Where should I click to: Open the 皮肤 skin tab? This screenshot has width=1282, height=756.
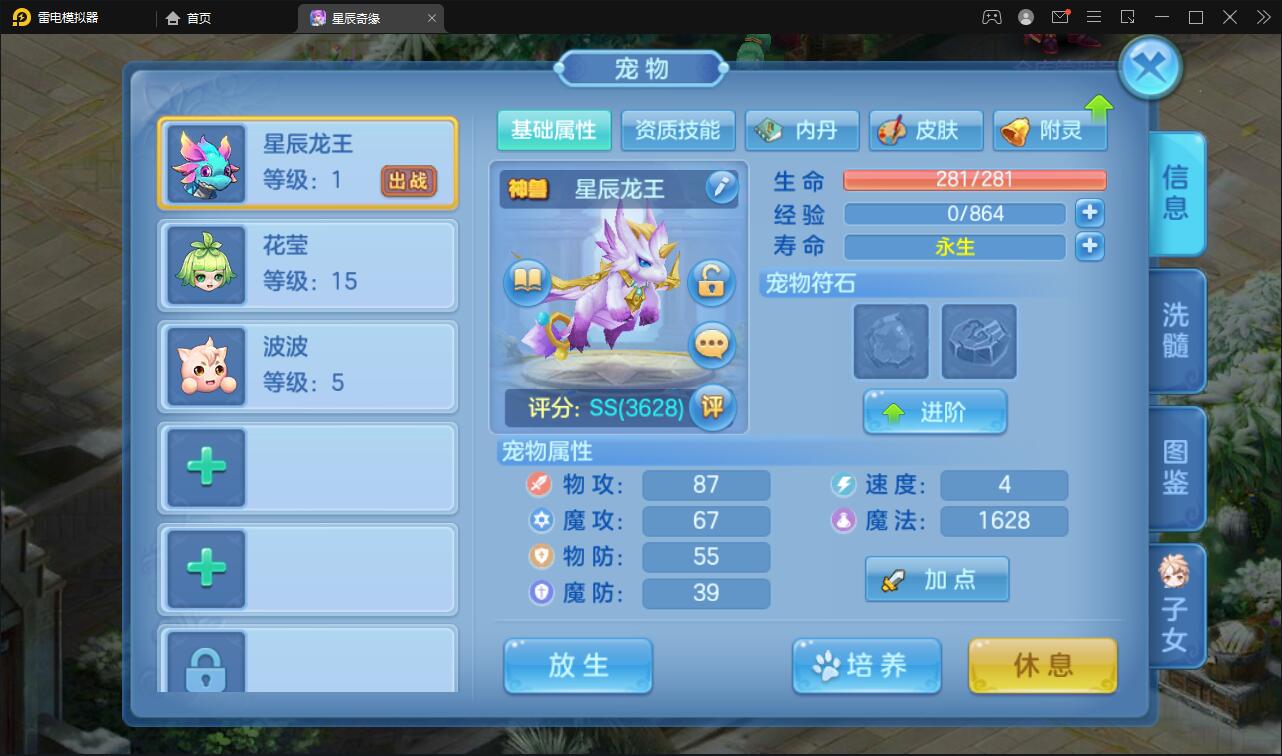coord(925,129)
